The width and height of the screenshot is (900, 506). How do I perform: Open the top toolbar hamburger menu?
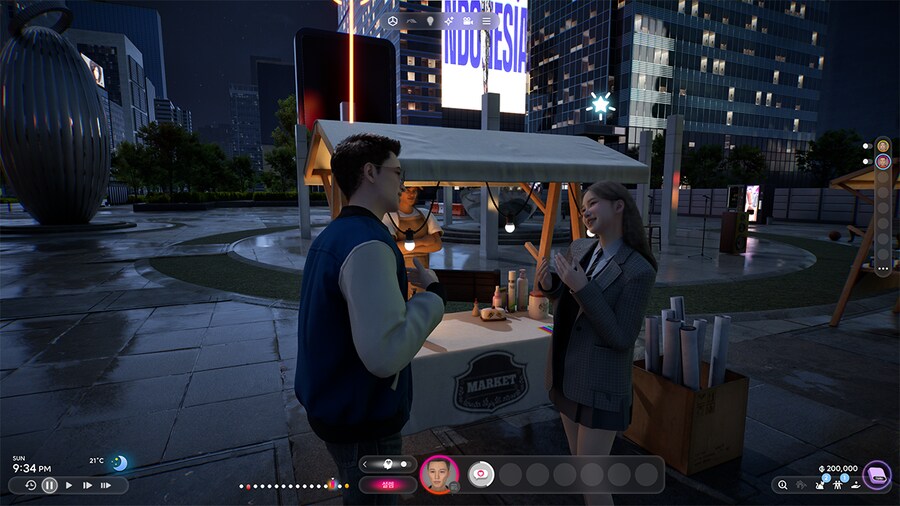tap(487, 20)
